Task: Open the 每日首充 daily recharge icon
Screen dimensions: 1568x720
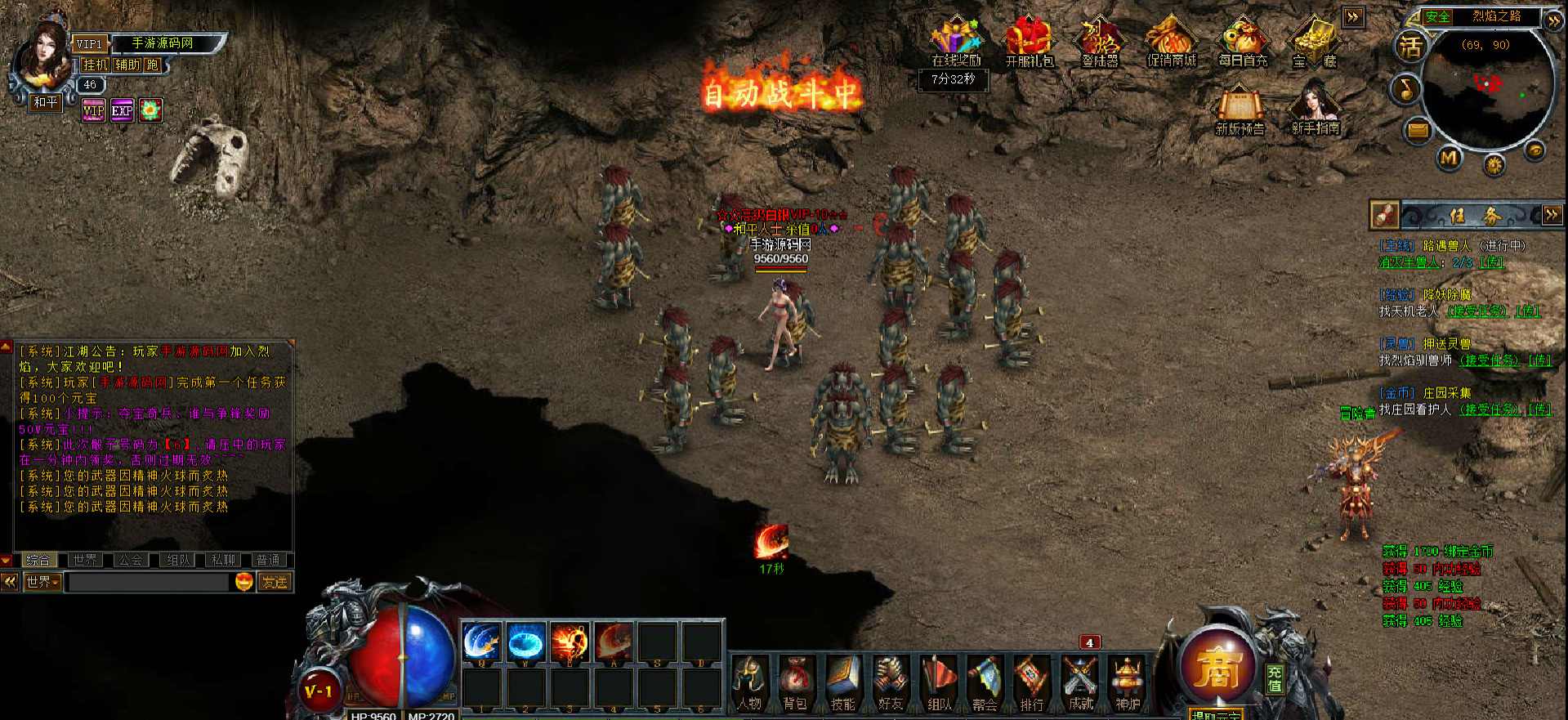Action: point(1242,42)
